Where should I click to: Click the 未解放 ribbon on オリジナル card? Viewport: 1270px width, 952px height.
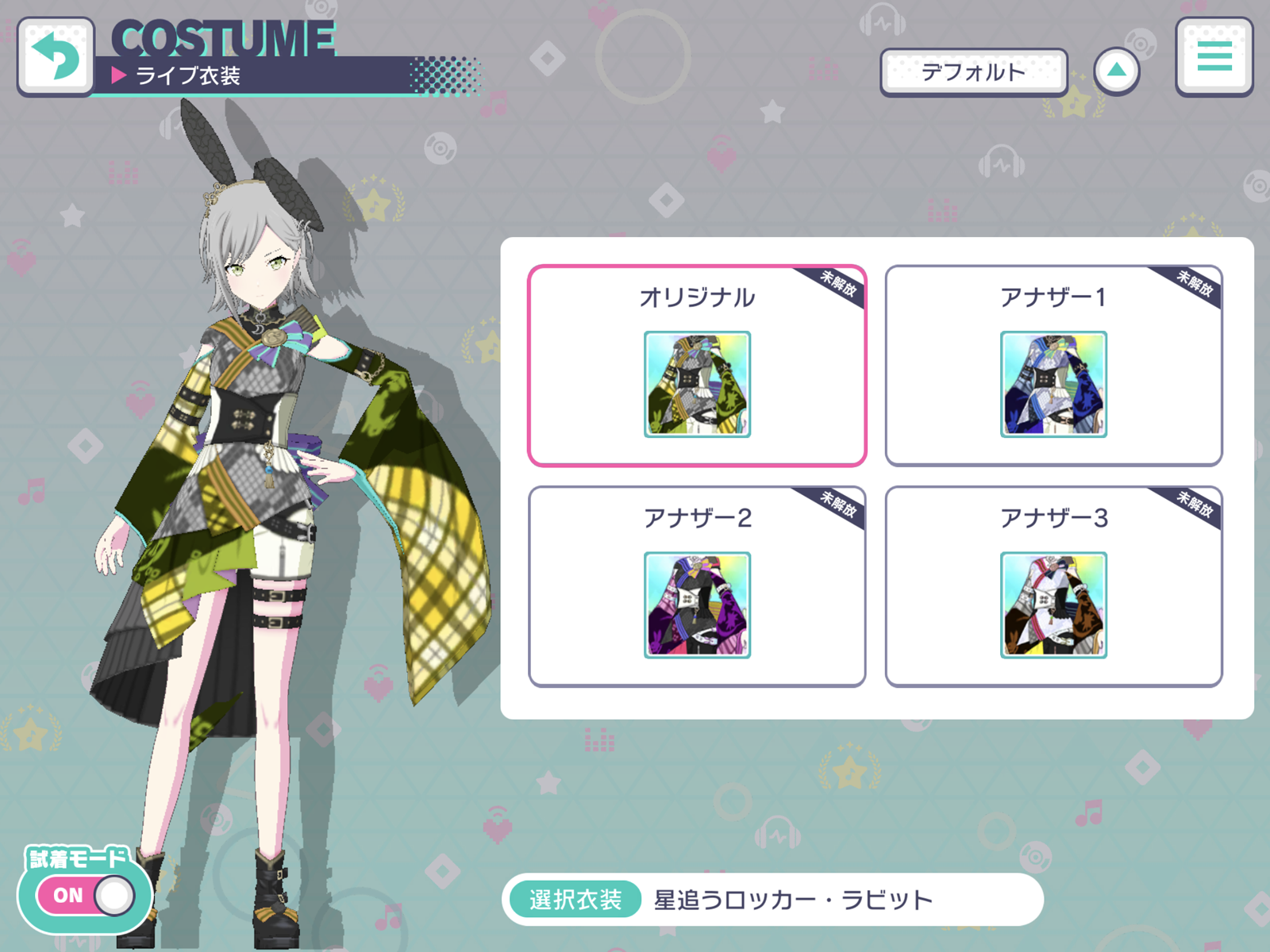pyautogui.click(x=837, y=284)
